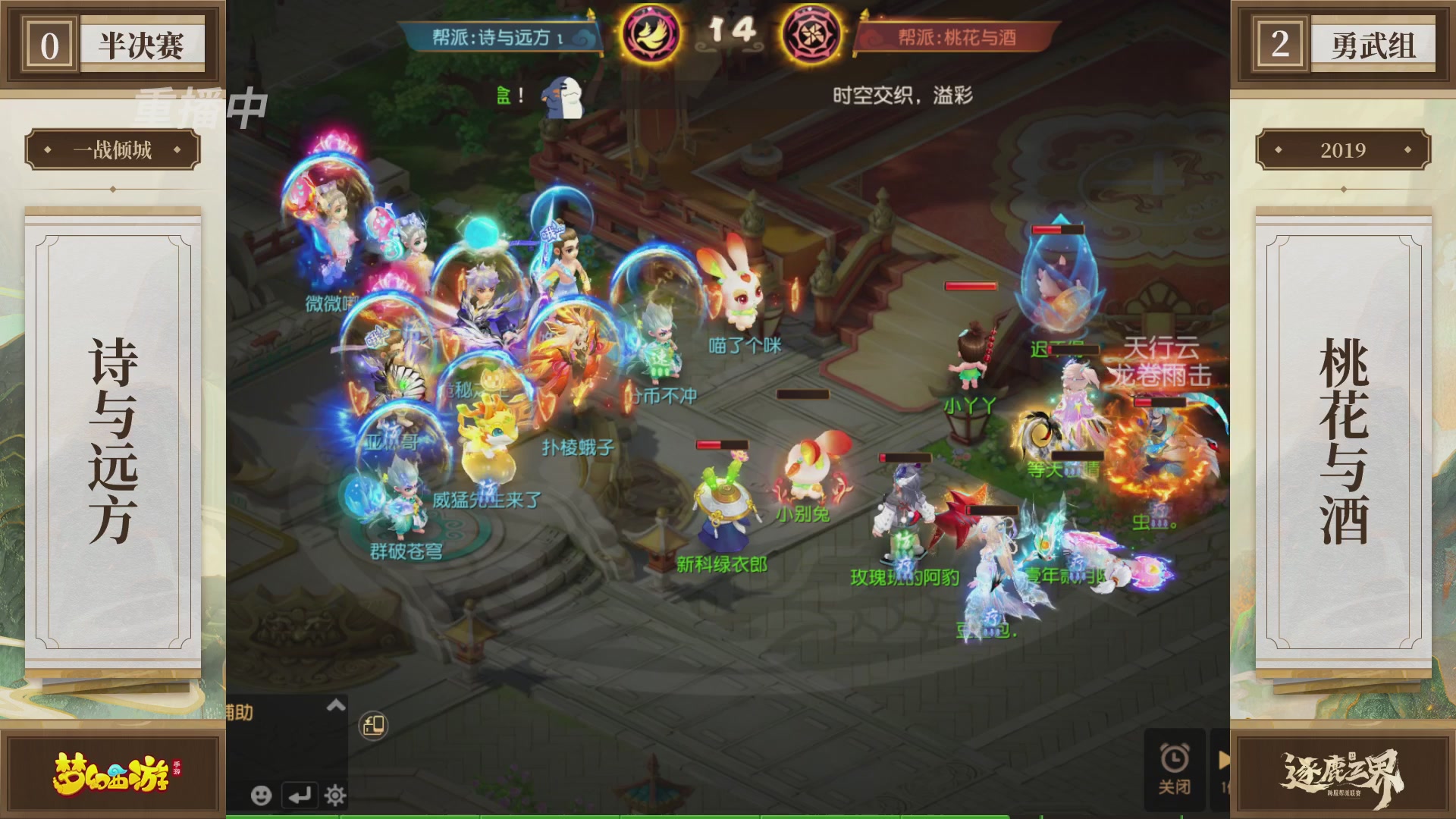Click the 2019 label on the right panel
1456x819 pixels.
(1344, 150)
